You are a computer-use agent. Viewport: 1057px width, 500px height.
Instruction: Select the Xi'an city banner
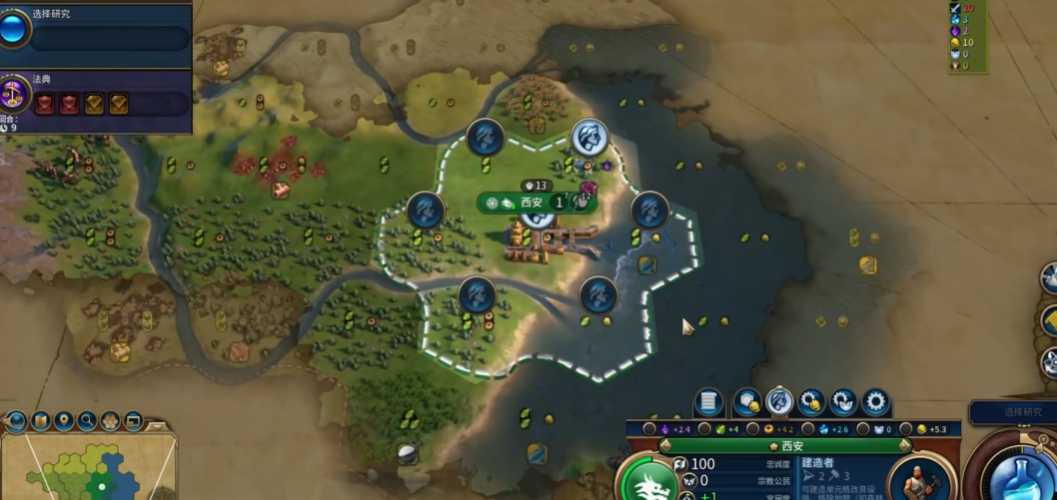pos(531,202)
